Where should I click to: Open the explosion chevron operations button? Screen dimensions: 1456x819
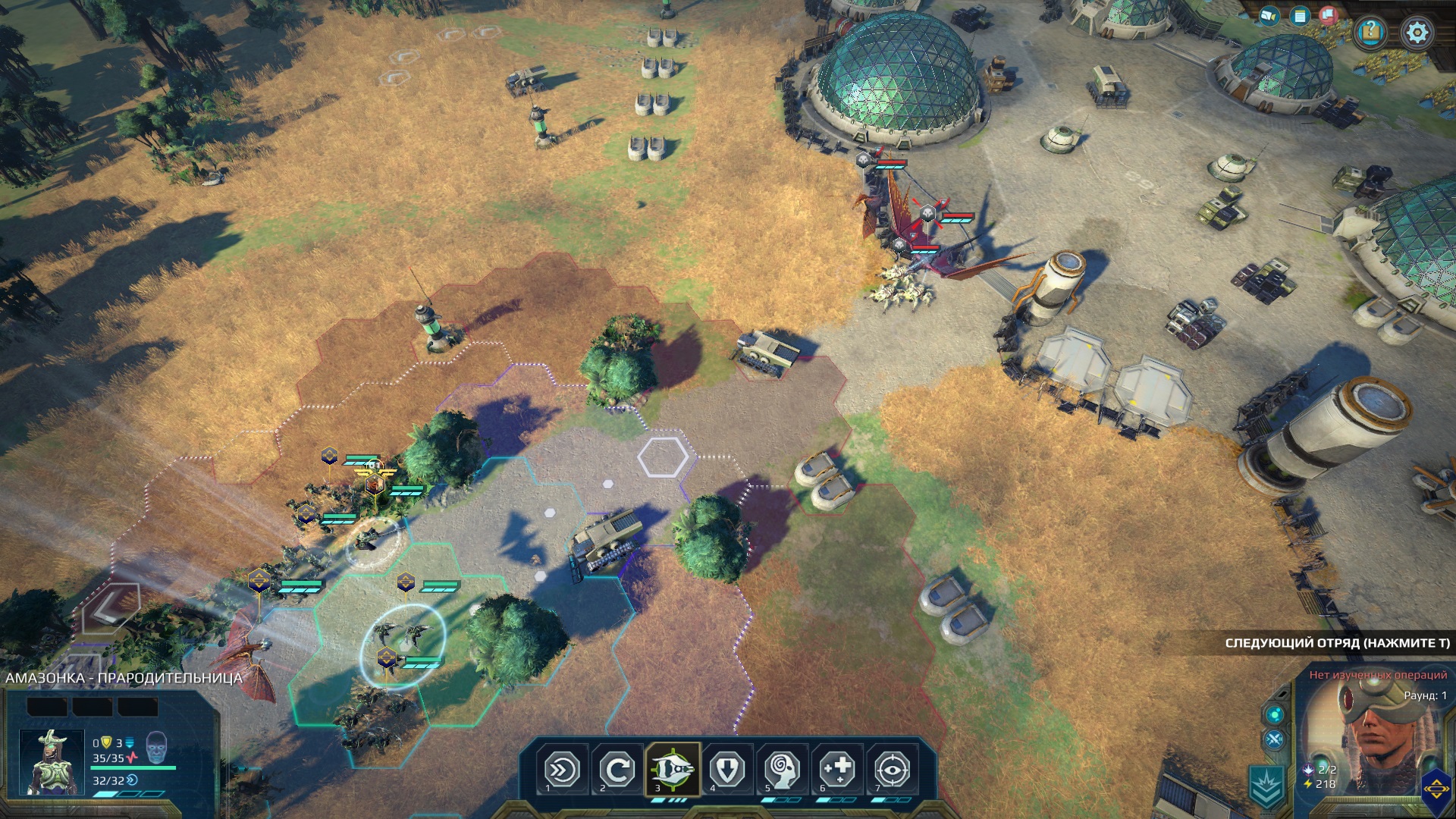point(1267,786)
